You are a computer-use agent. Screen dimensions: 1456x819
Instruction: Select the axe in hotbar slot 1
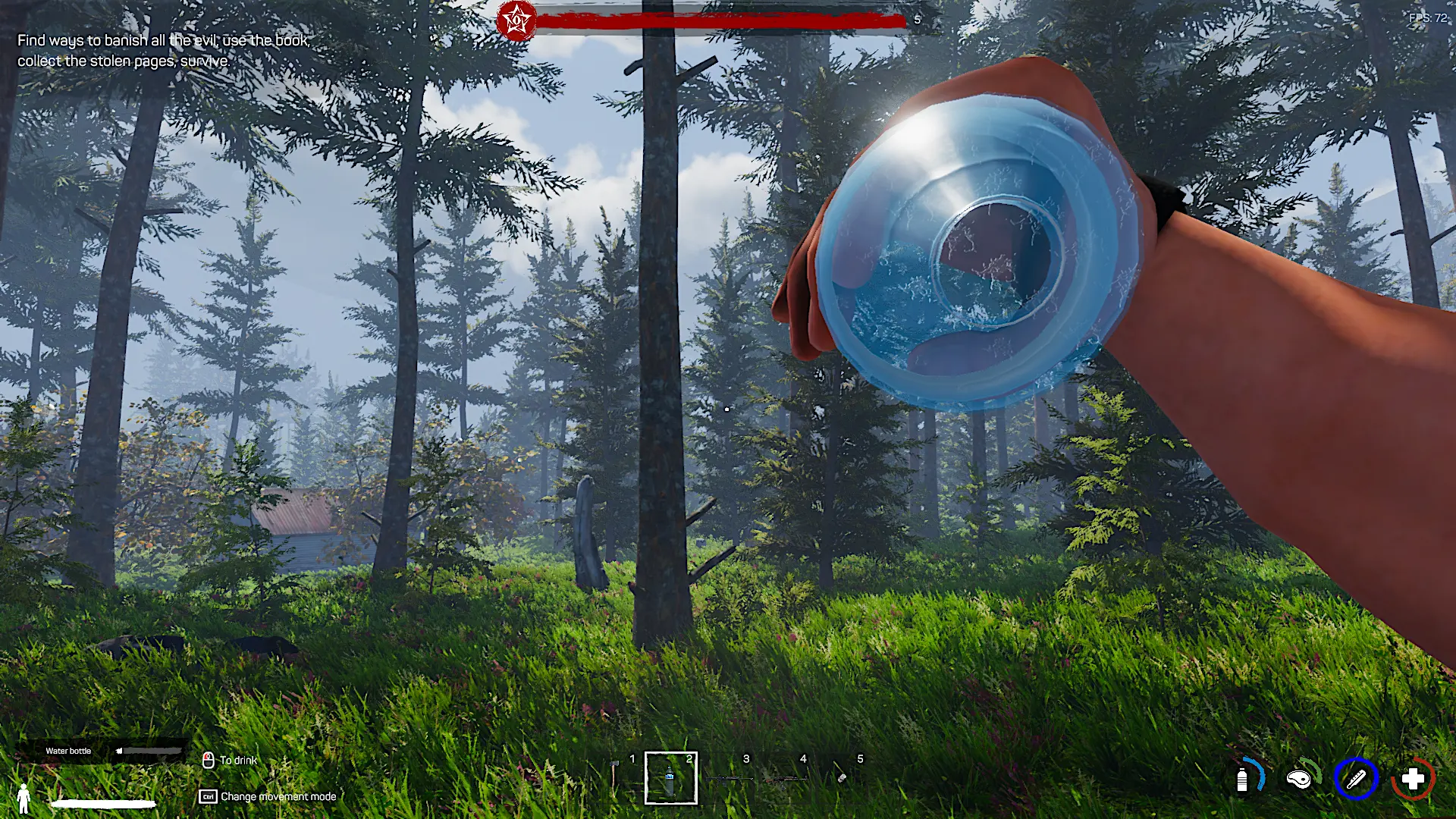[615, 777]
